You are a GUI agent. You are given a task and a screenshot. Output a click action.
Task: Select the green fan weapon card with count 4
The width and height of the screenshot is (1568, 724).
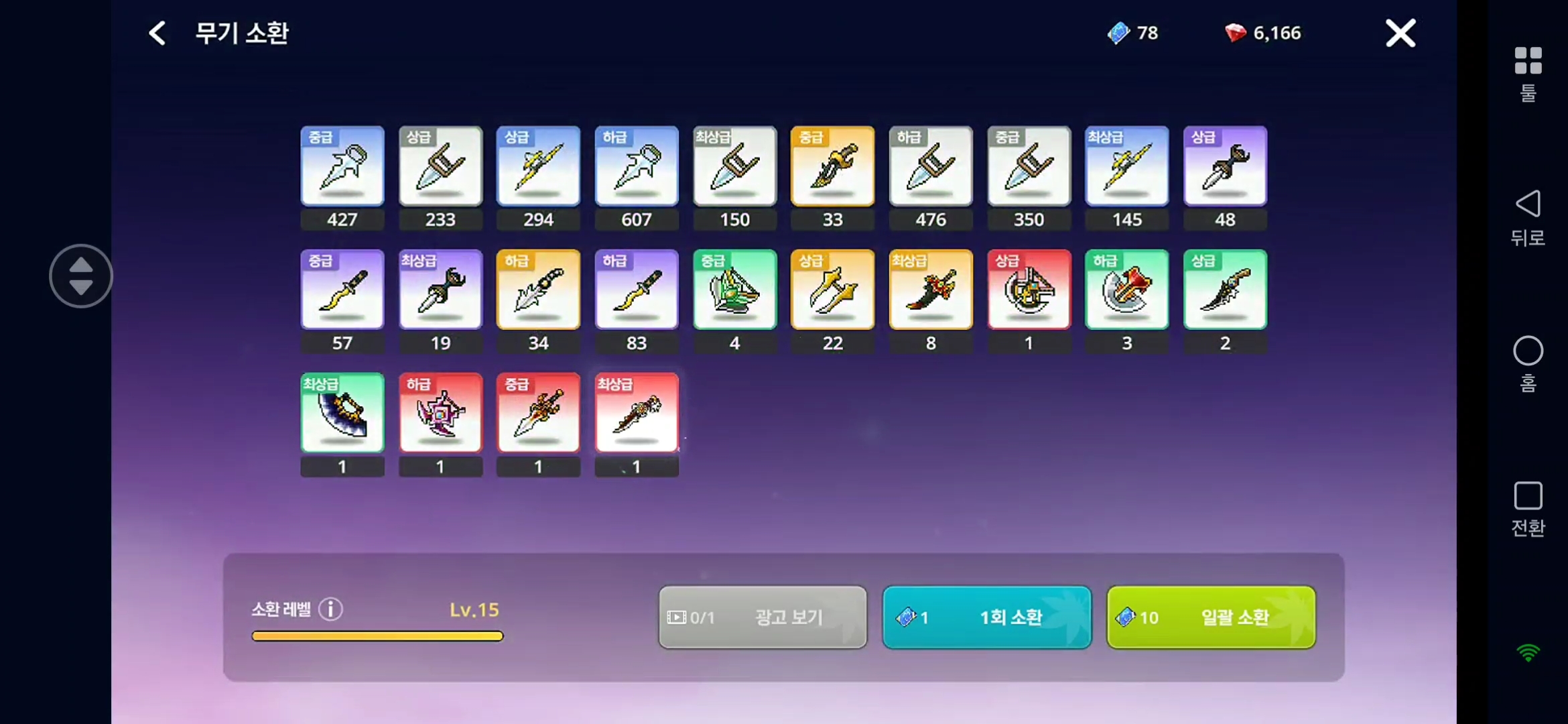coord(734,290)
